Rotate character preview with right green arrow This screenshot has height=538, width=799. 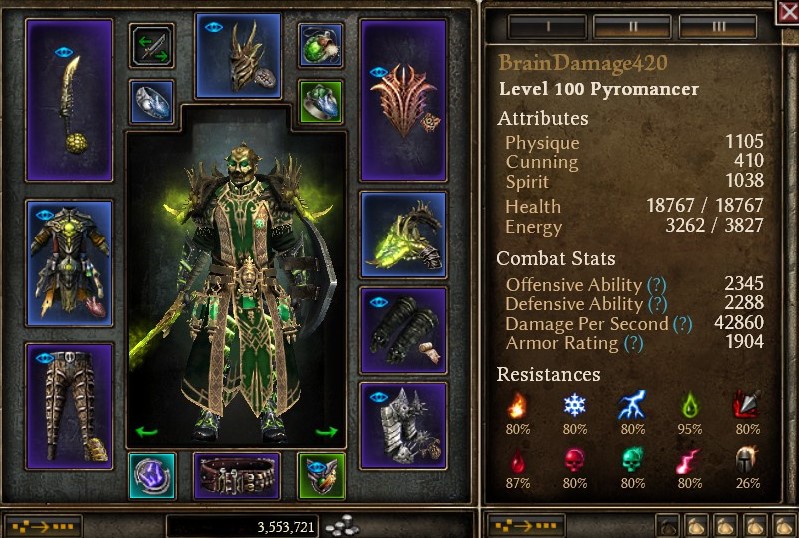pyautogui.click(x=327, y=432)
